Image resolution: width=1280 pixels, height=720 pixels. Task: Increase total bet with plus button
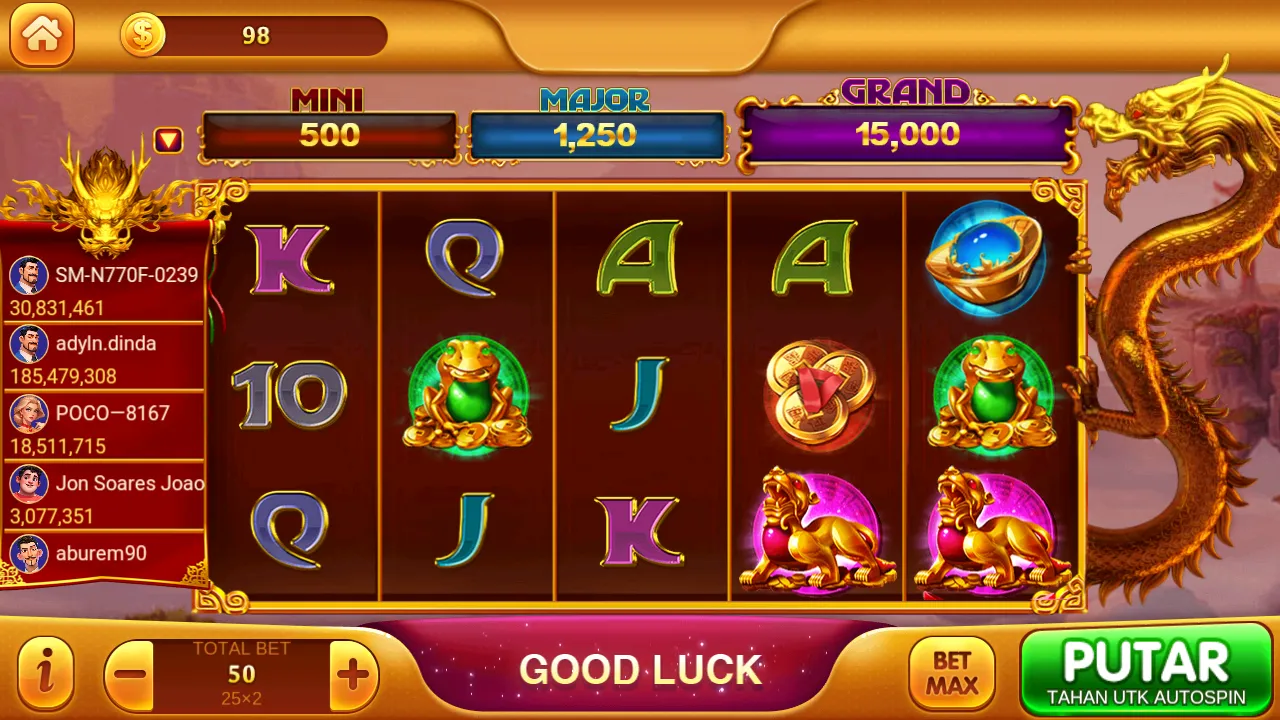click(x=353, y=675)
